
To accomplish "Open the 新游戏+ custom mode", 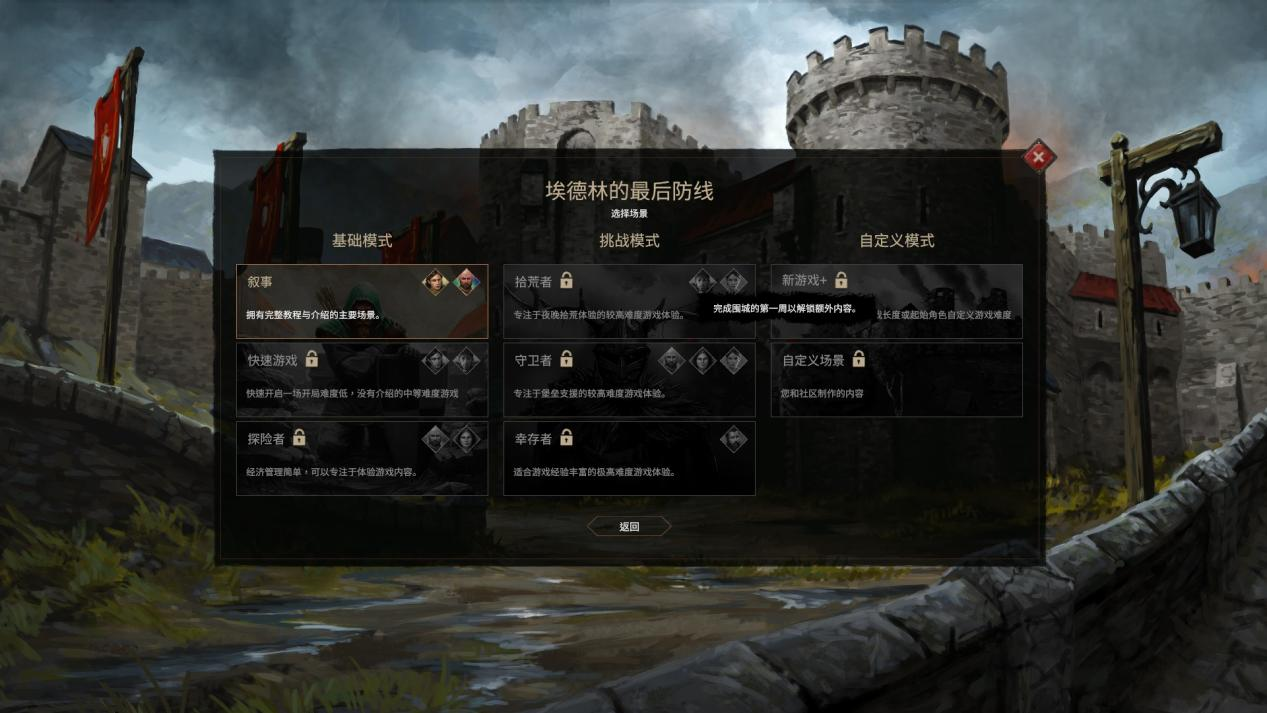I will [896, 301].
